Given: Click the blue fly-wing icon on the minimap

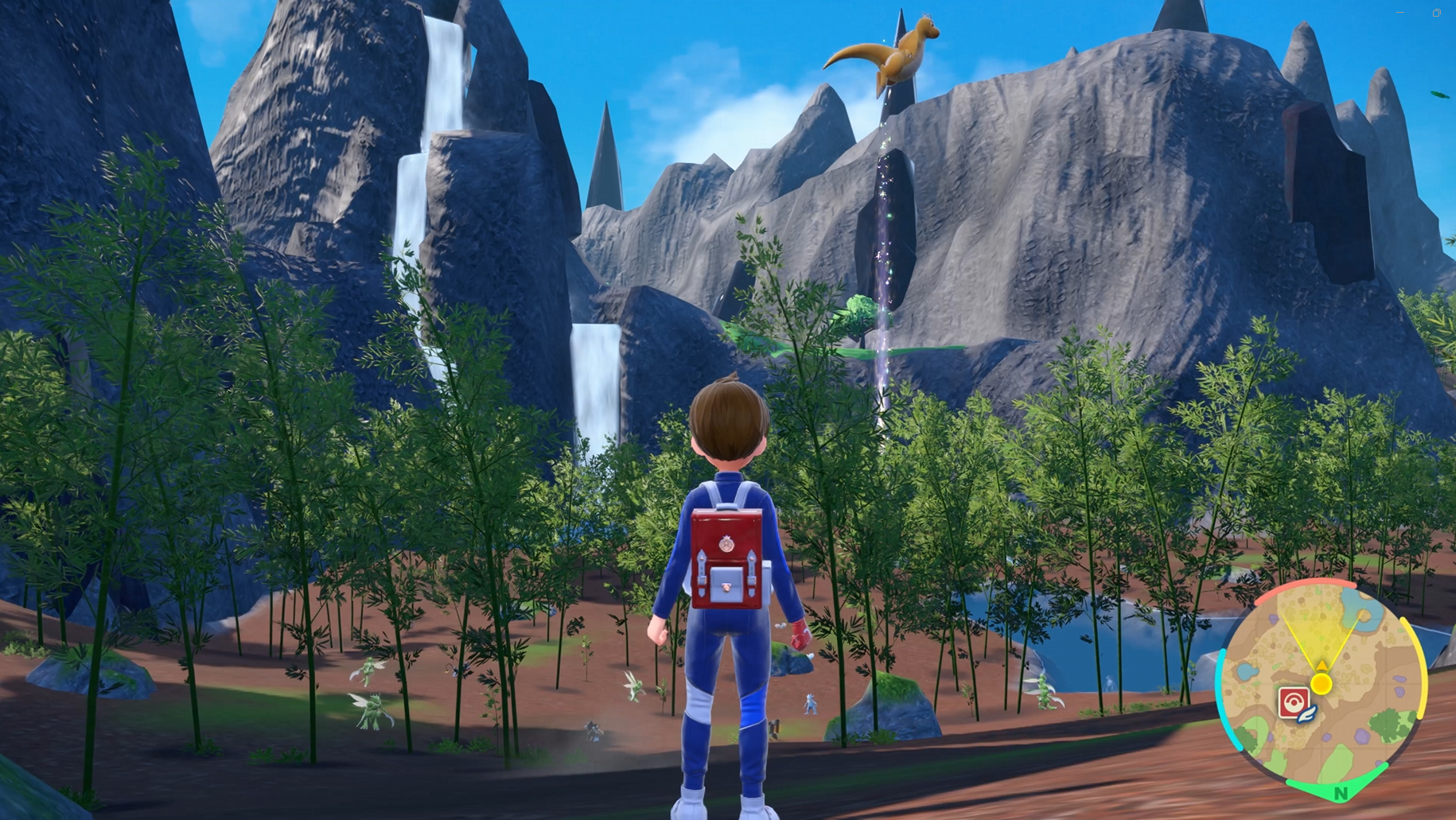Looking at the screenshot, I should click(1306, 713).
